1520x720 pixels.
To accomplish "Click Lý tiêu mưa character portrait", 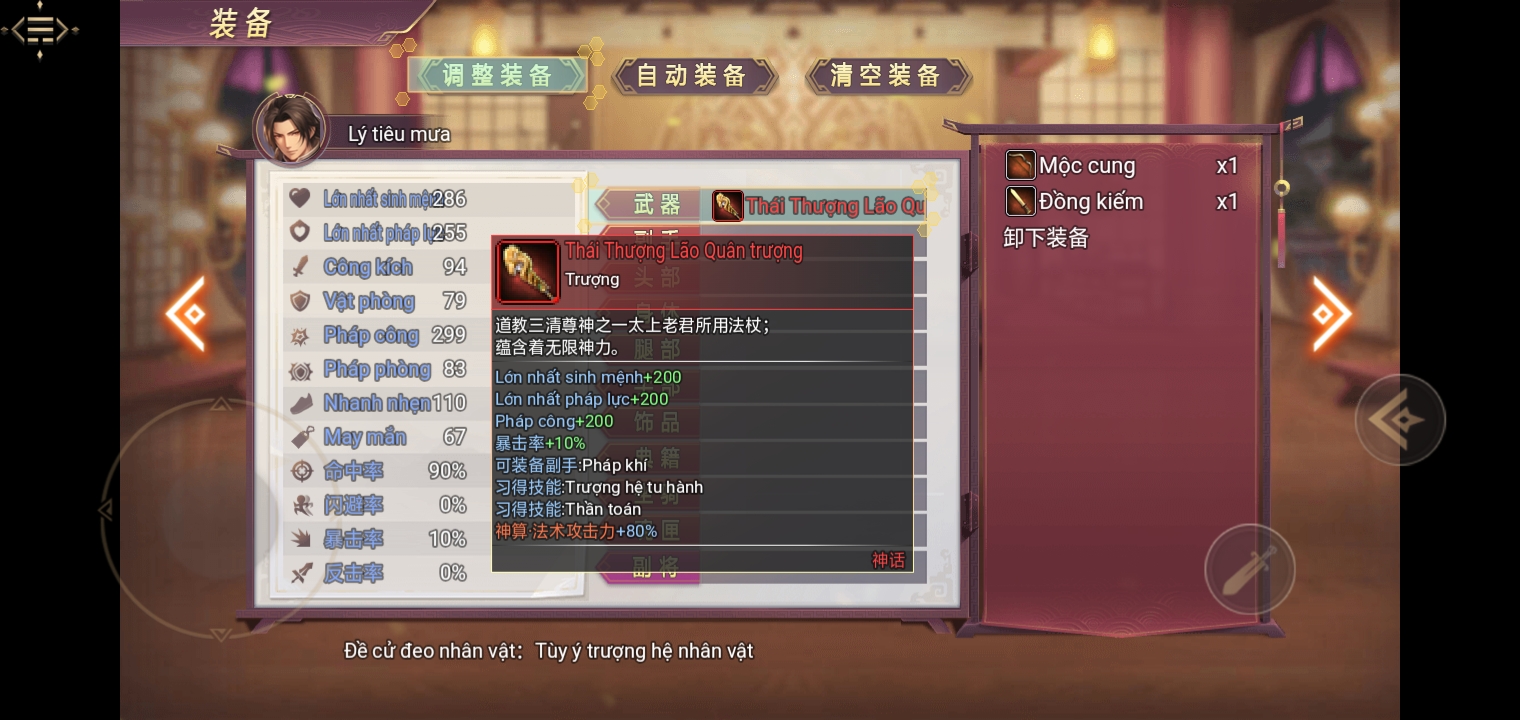I will tap(291, 130).
